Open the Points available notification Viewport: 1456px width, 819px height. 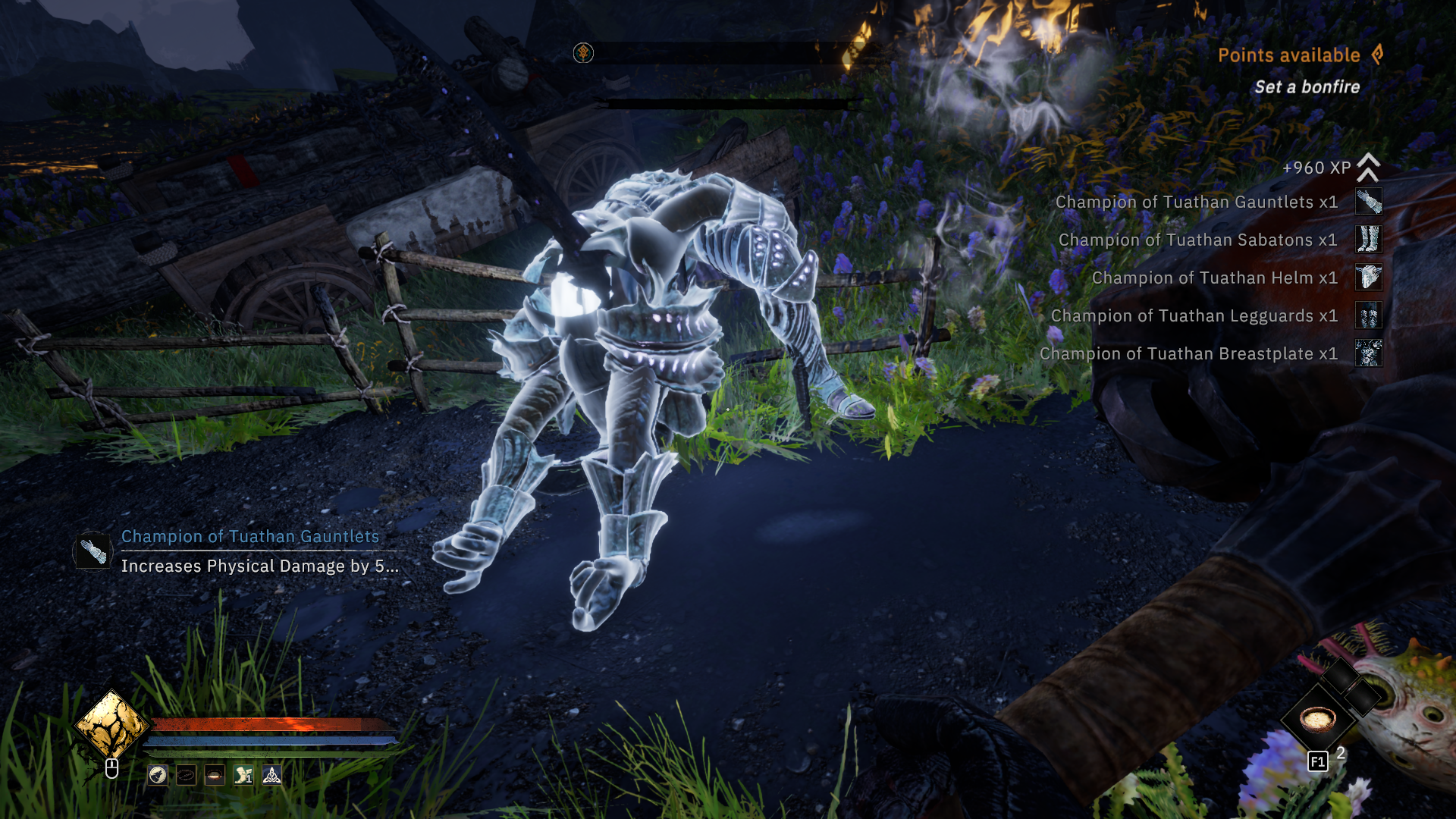(1289, 55)
